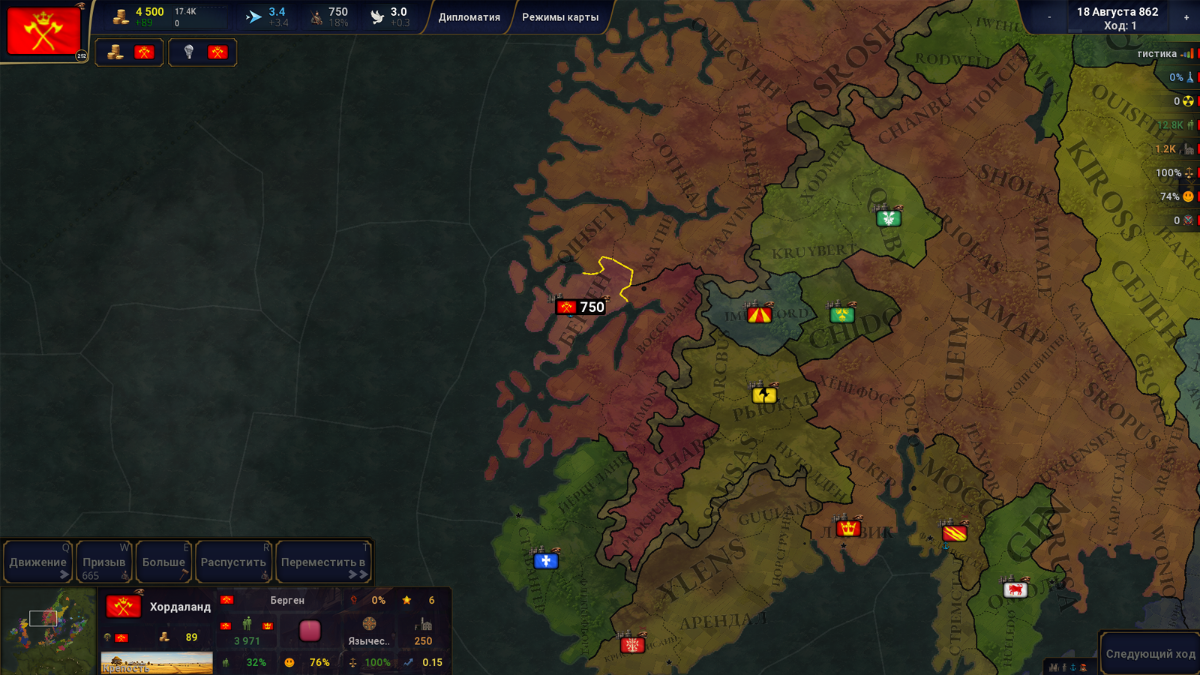
Task: Click the Хордаланд country flag in top-left
Action: [x=44, y=31]
